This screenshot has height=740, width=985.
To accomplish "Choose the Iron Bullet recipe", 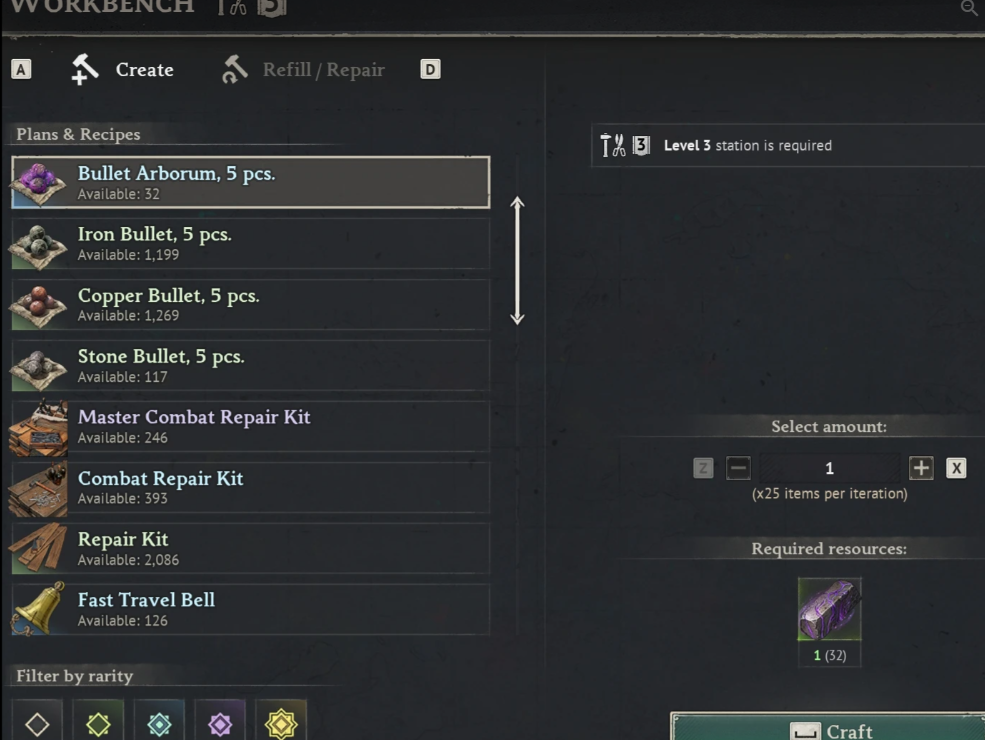I will pos(250,243).
